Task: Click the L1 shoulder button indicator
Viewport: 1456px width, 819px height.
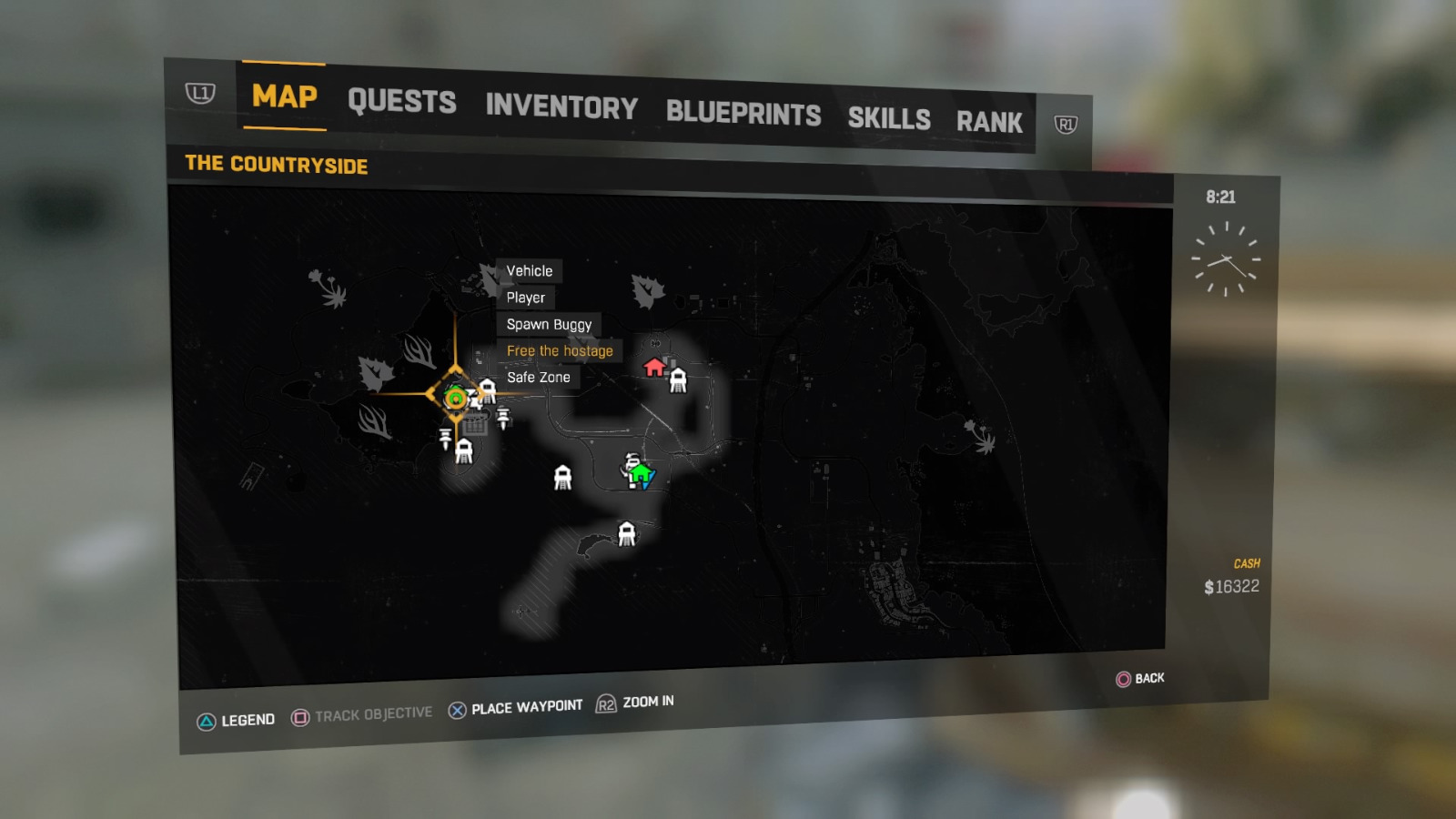Action: pos(198,92)
